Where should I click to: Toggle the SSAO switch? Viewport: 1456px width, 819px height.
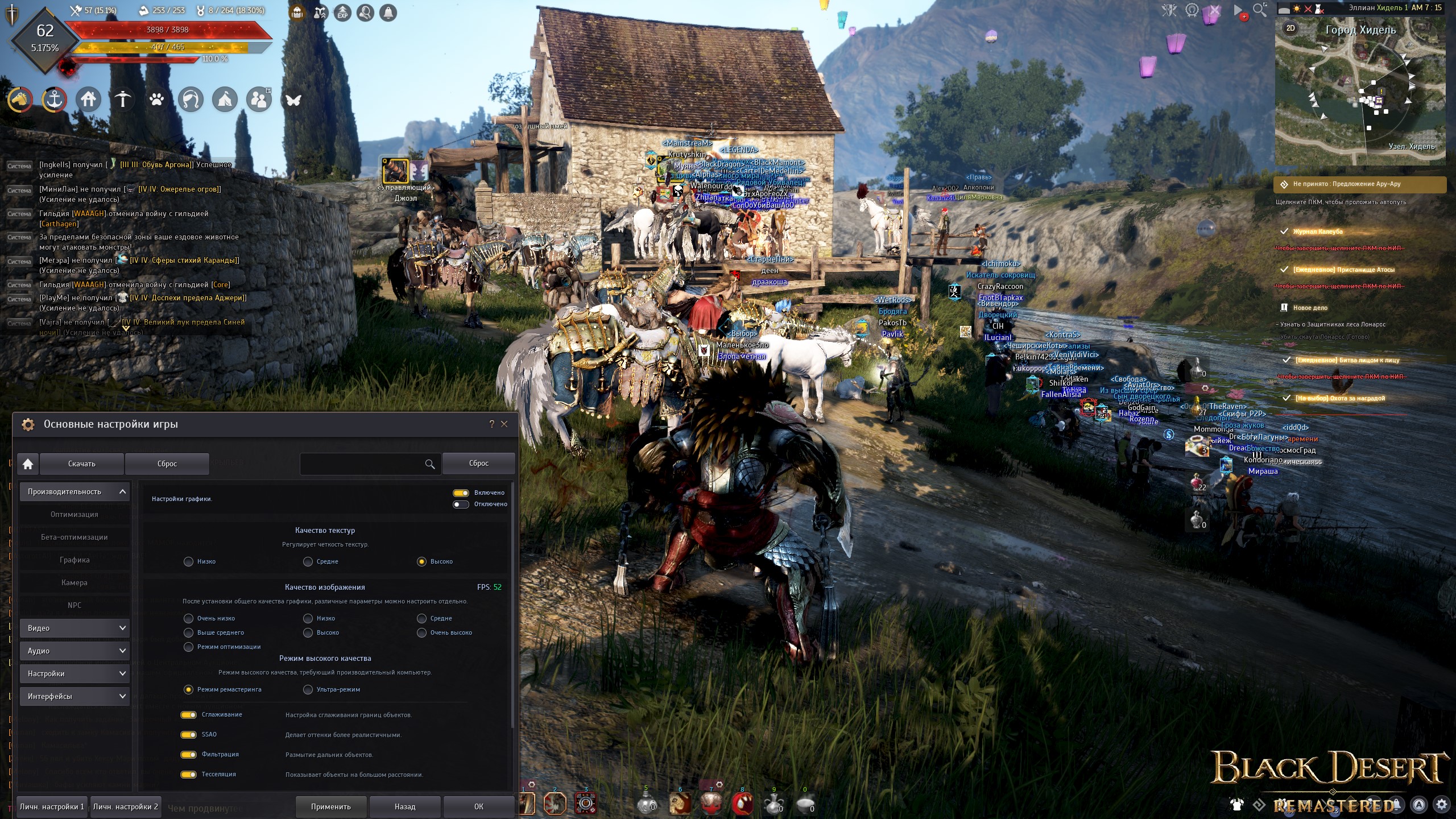pos(188,735)
